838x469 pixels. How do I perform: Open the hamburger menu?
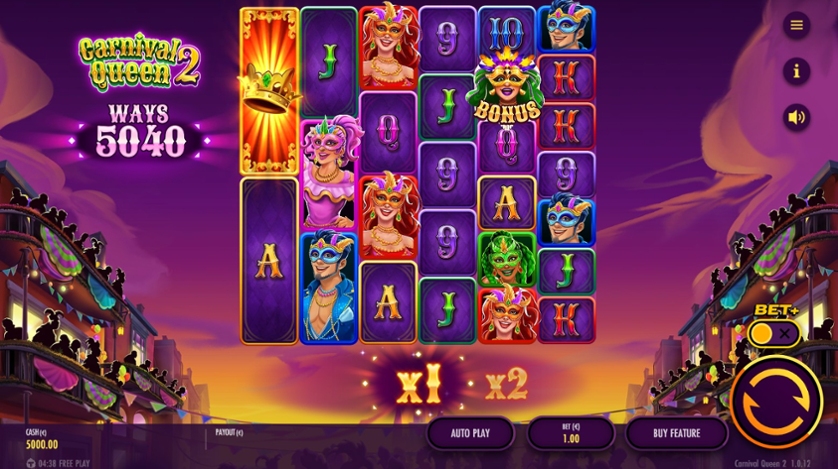click(796, 25)
